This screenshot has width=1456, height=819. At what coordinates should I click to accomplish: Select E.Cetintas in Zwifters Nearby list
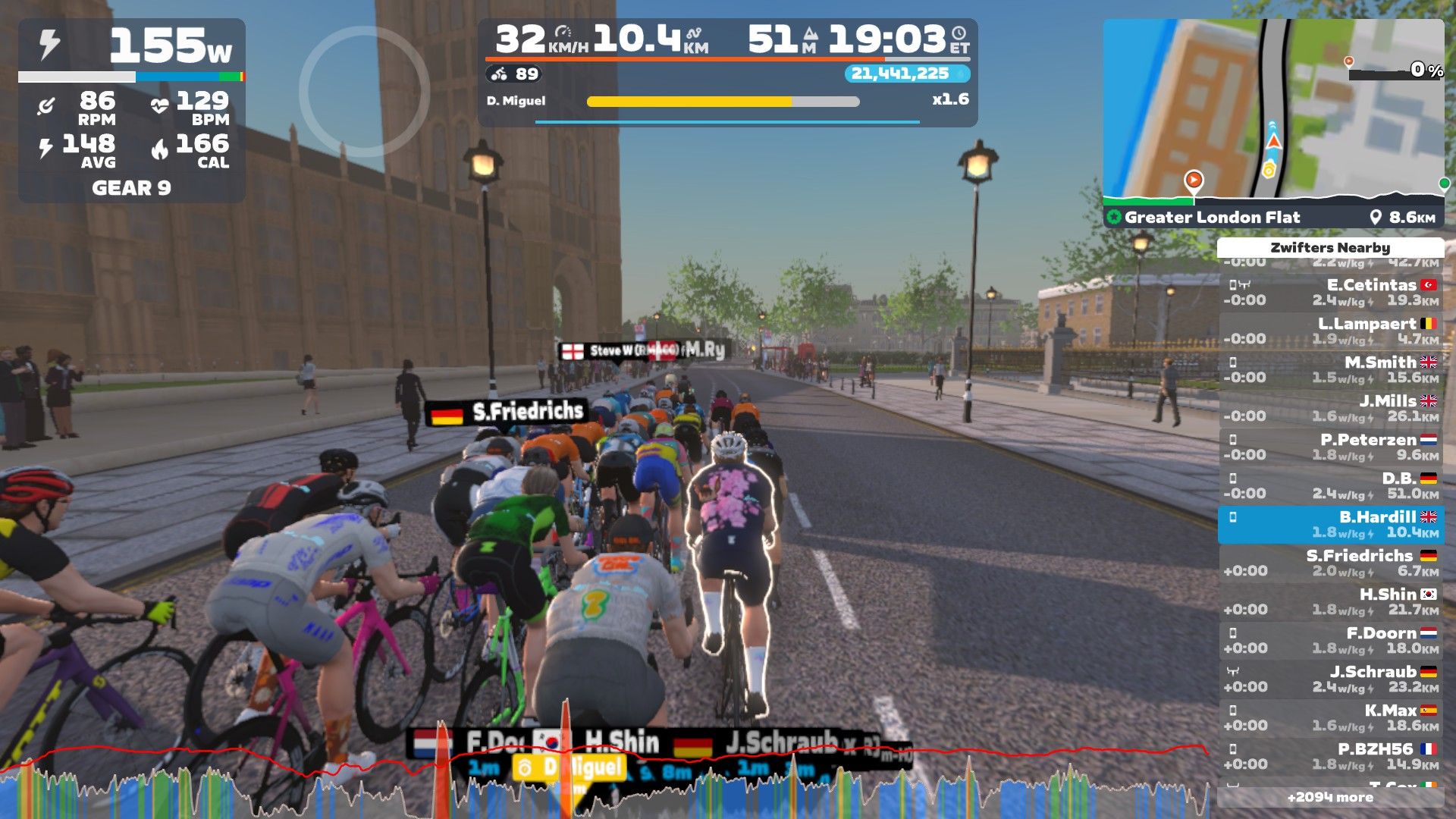coord(1330,292)
